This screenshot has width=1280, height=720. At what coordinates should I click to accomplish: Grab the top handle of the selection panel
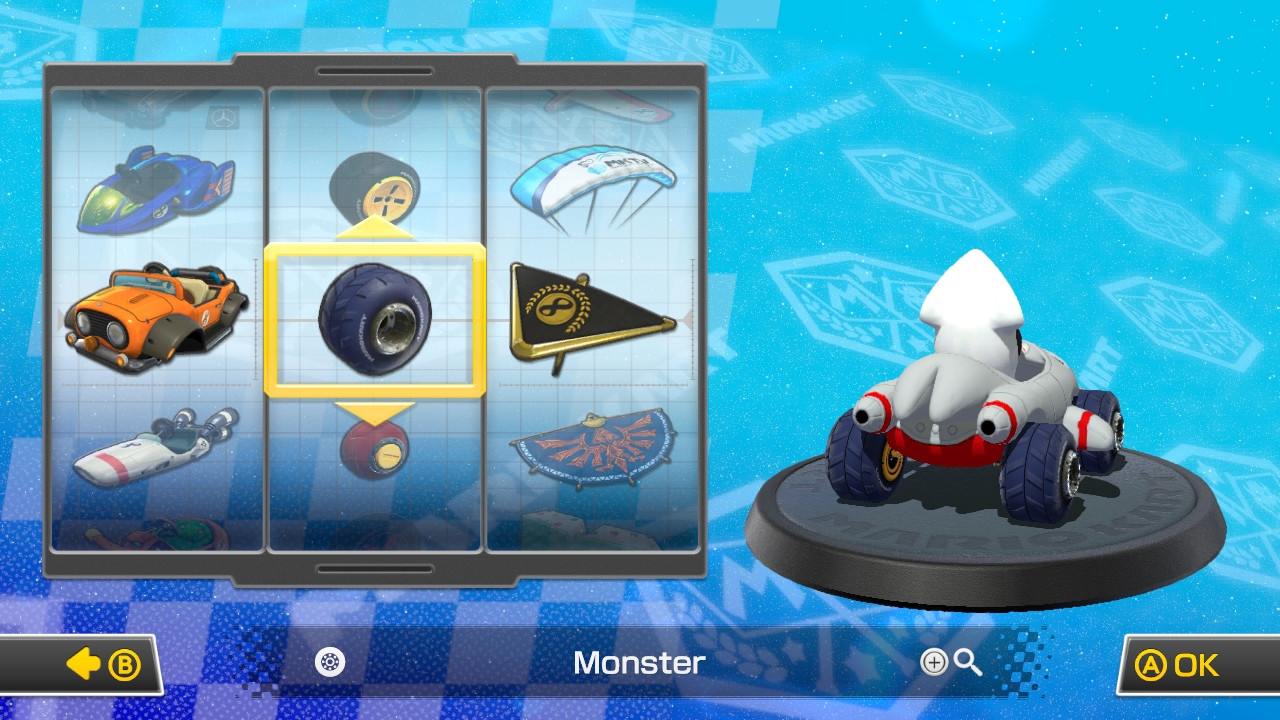(x=375, y=70)
